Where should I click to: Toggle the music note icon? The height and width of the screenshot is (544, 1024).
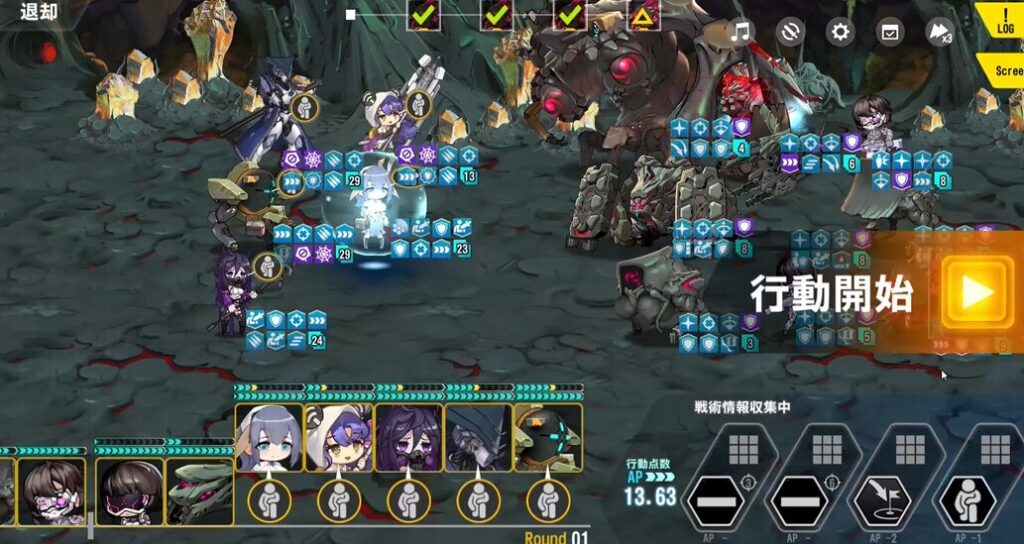[x=740, y=32]
